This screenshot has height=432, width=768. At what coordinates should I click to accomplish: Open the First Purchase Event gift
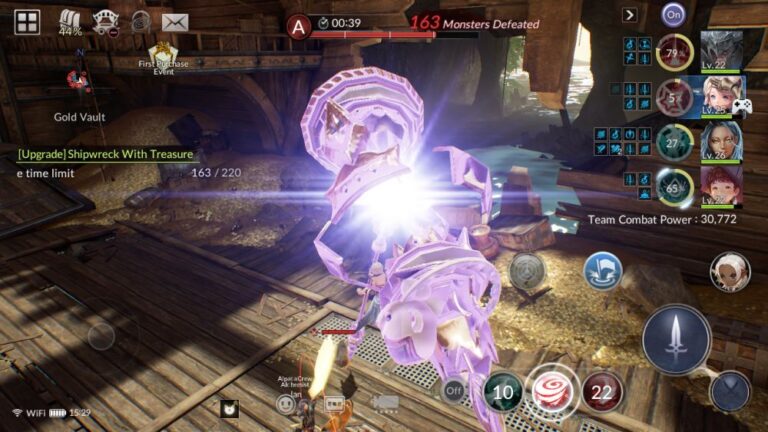(x=162, y=58)
